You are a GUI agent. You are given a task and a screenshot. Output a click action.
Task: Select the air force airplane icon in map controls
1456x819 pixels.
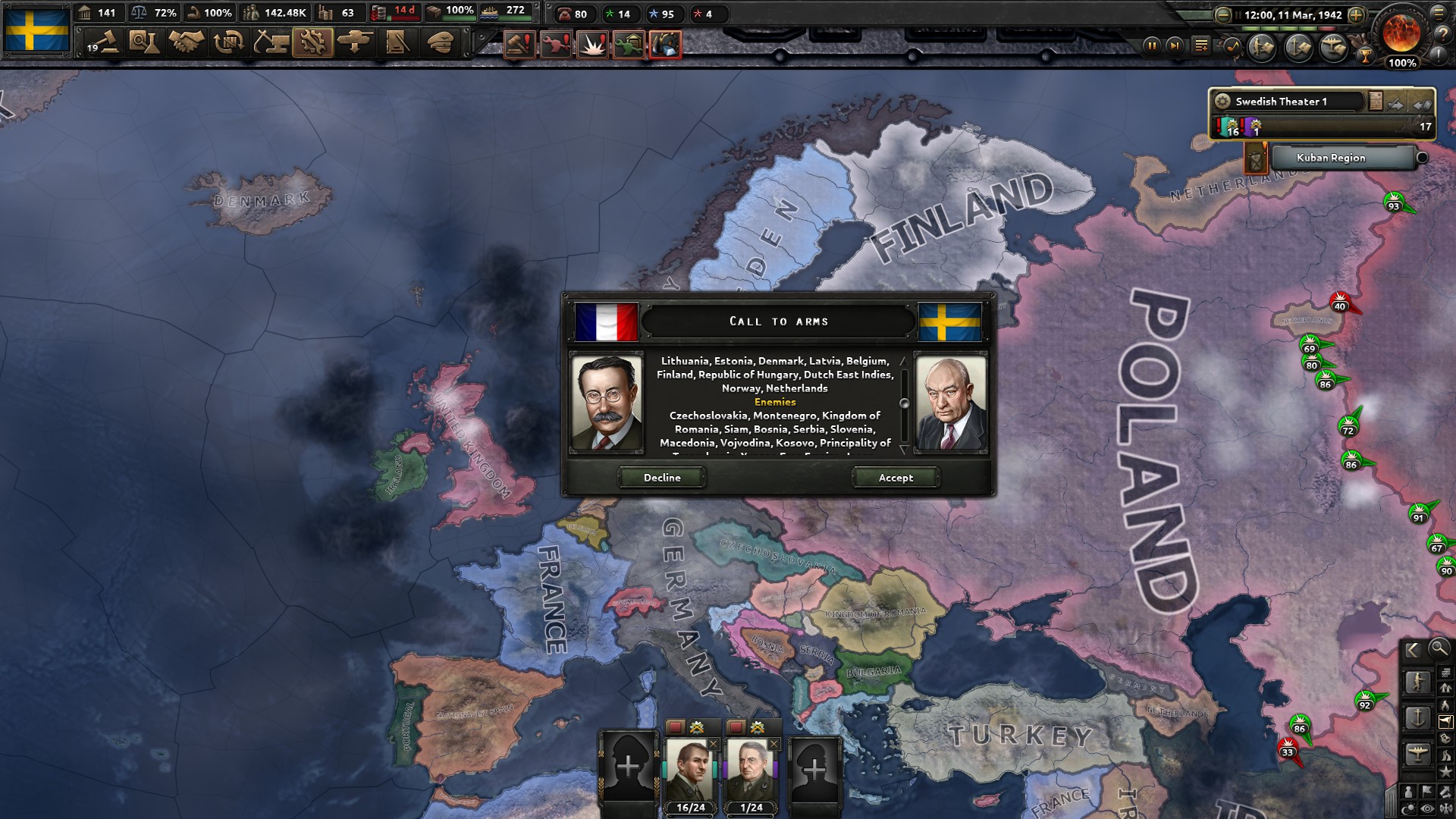[x=1418, y=753]
